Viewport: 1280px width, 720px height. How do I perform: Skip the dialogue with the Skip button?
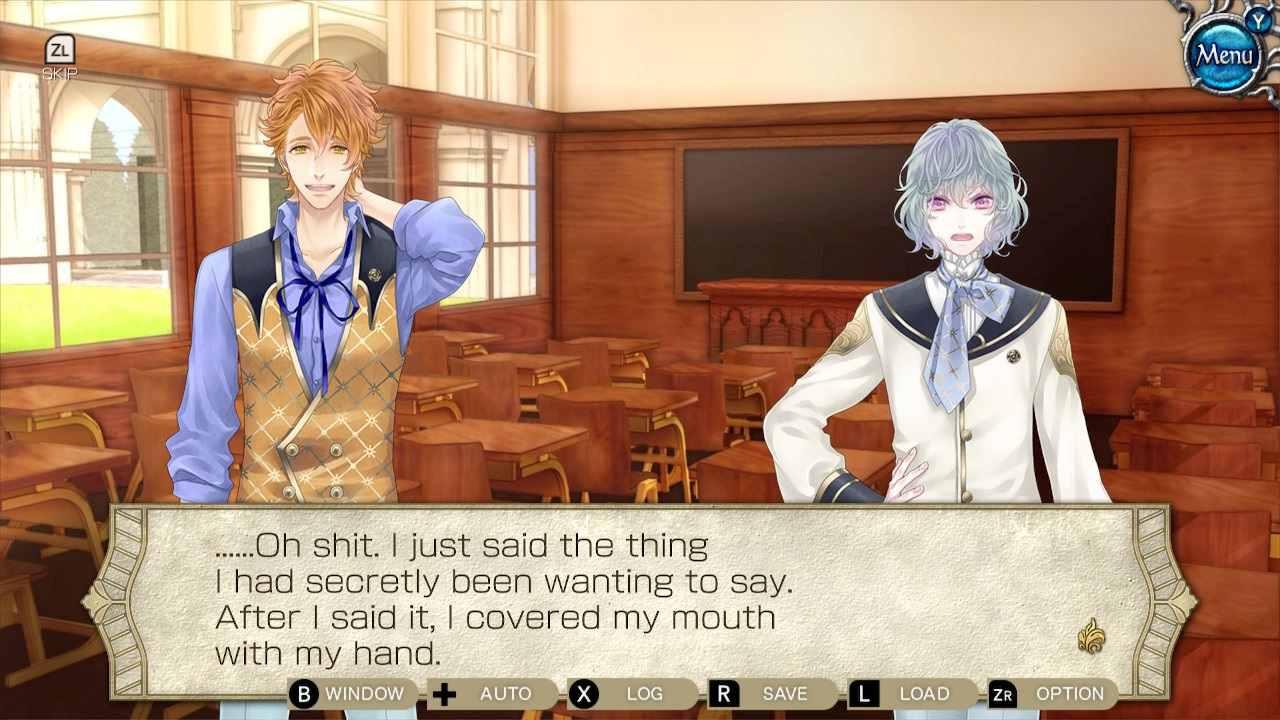tap(59, 57)
